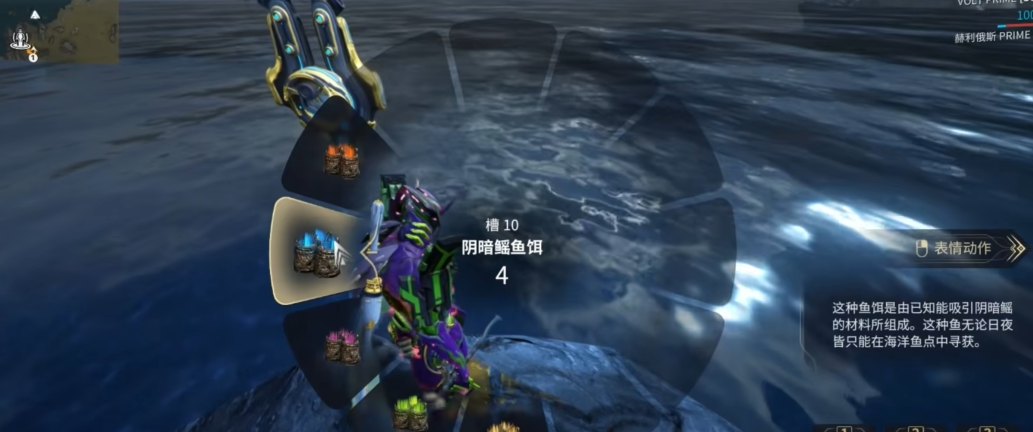Select the highlighted blue bait gear slot

tap(317, 251)
